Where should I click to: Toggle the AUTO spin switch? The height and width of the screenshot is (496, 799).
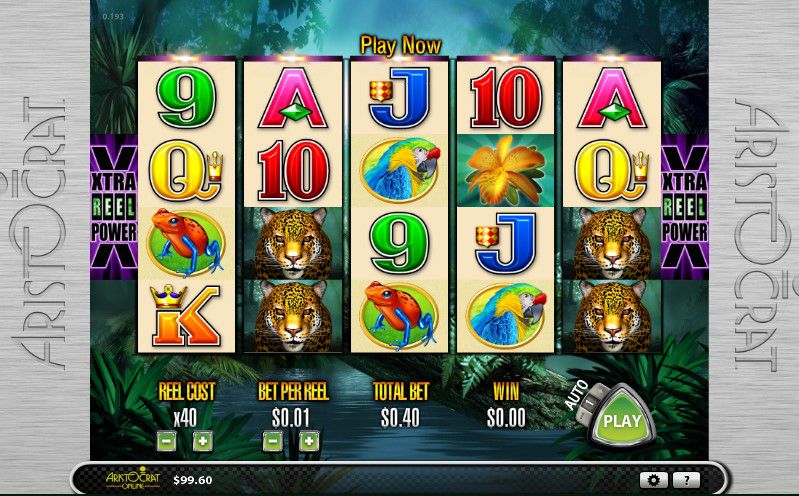tap(588, 399)
